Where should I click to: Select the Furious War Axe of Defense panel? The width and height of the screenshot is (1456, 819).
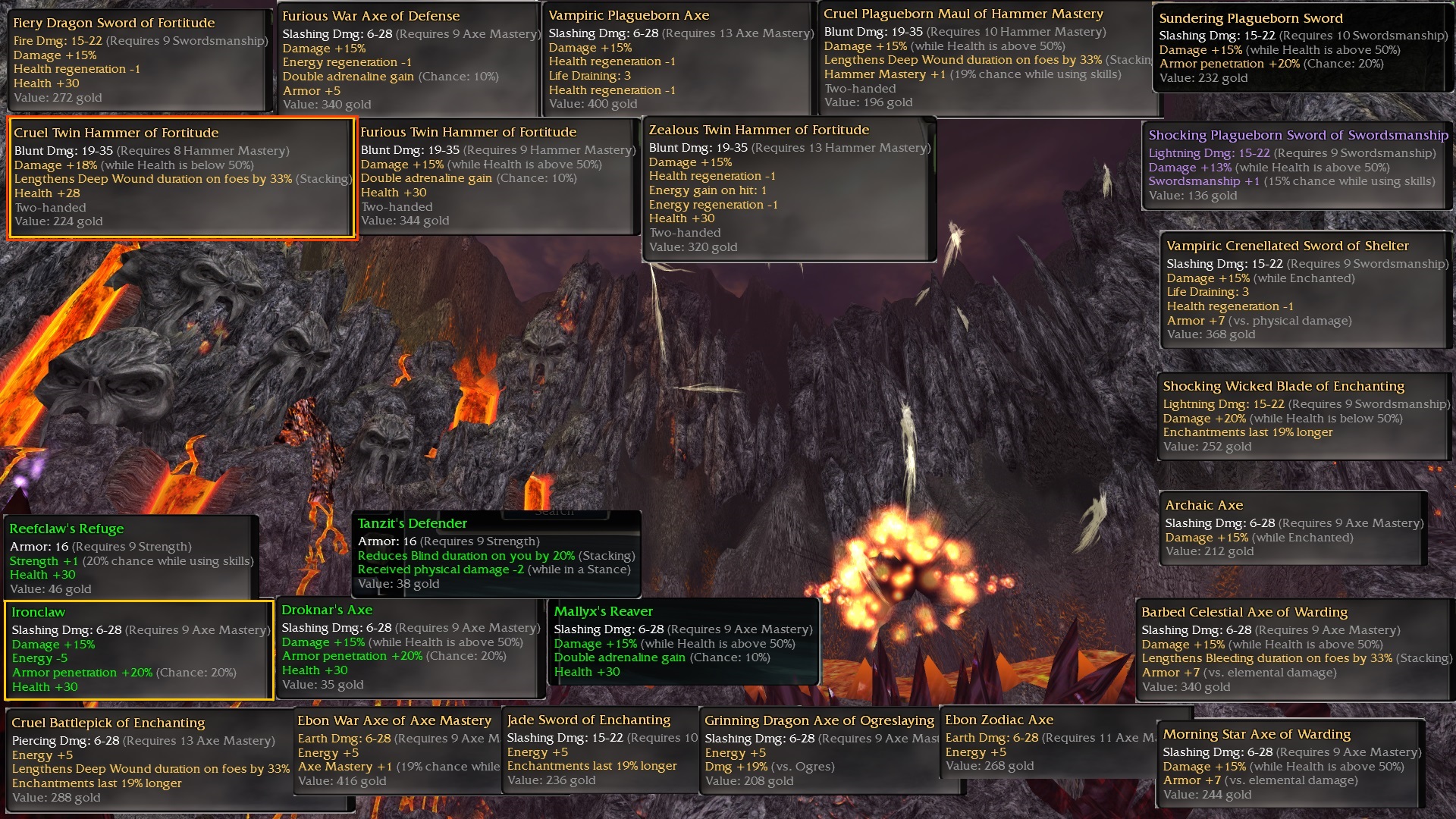[x=409, y=60]
